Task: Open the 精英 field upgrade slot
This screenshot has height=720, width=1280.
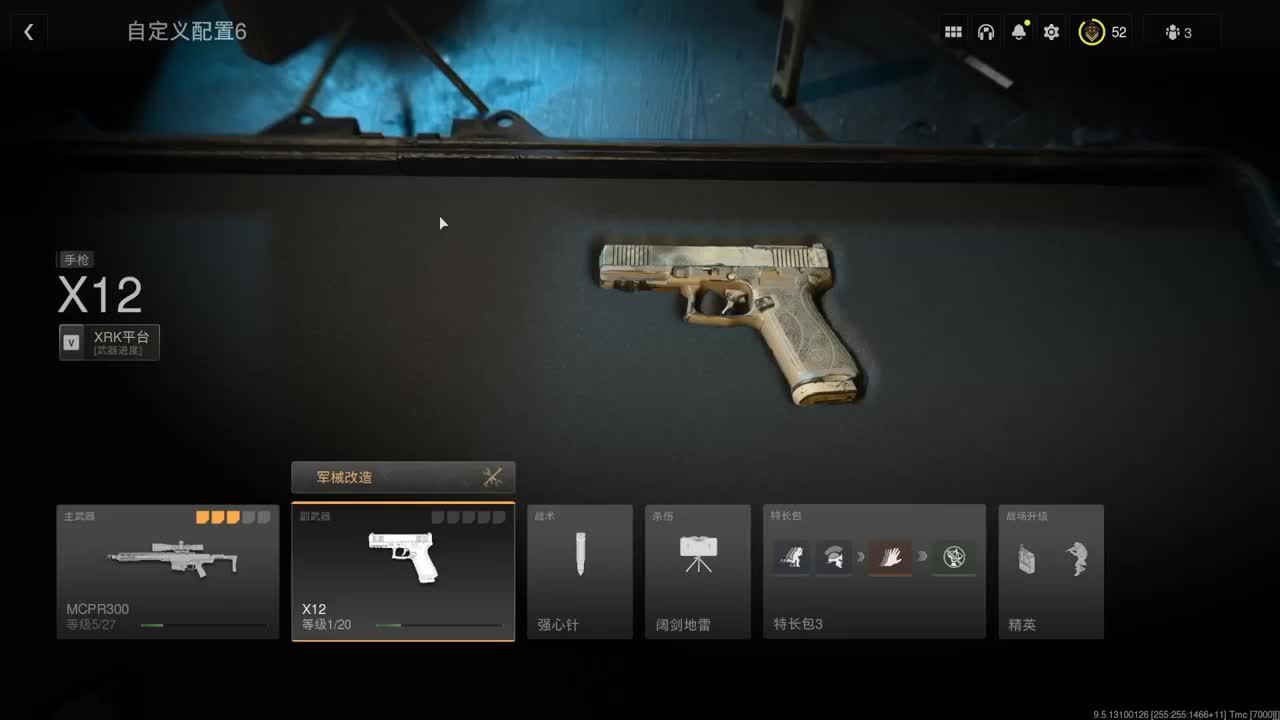Action: pyautogui.click(x=1051, y=571)
